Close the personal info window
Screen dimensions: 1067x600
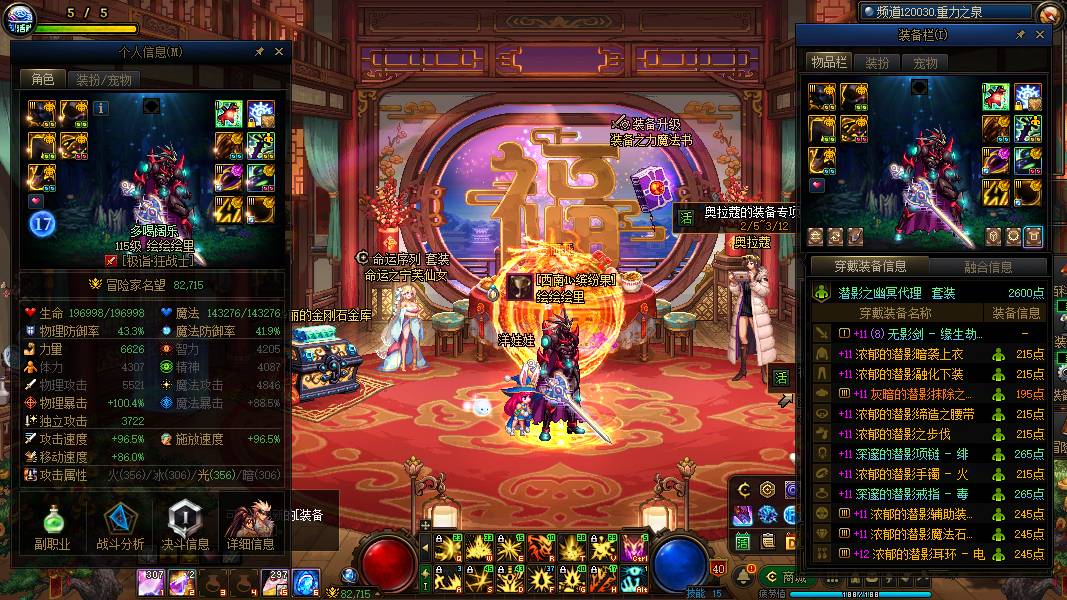279,51
